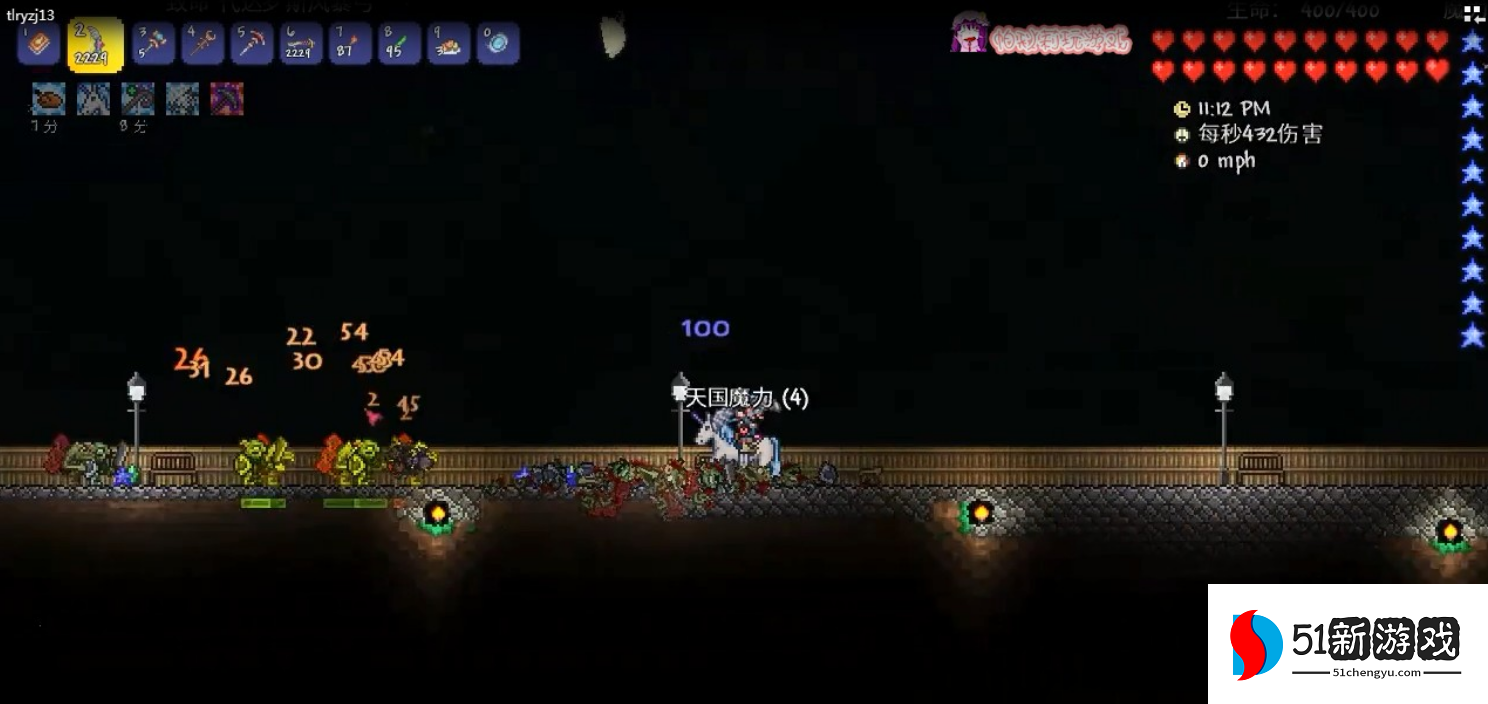Click the Well Fed roast chicken buff icon
Viewport: 1488px width, 704px height.
pos(48,99)
